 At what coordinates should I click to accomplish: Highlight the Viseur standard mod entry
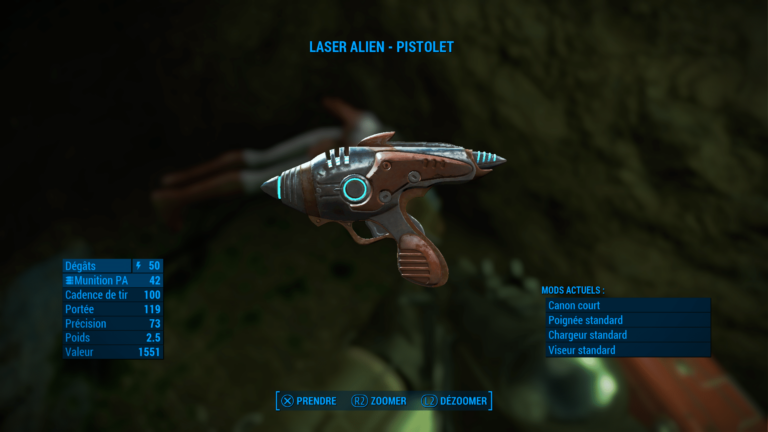(627, 350)
